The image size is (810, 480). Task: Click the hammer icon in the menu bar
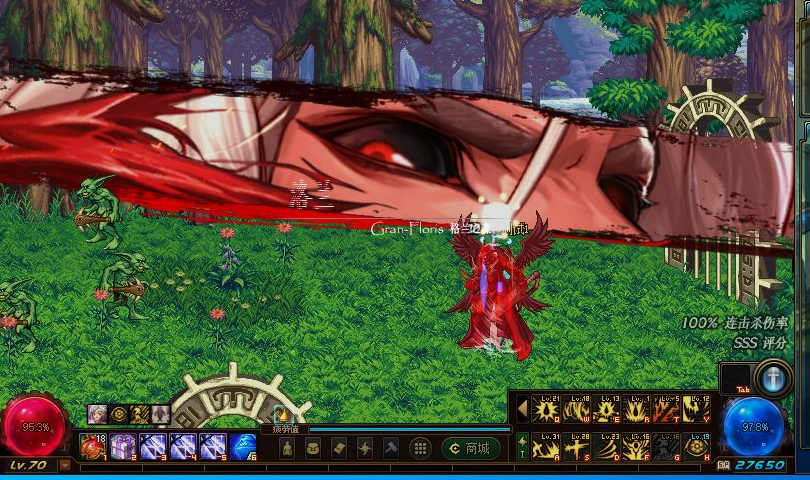(391, 449)
